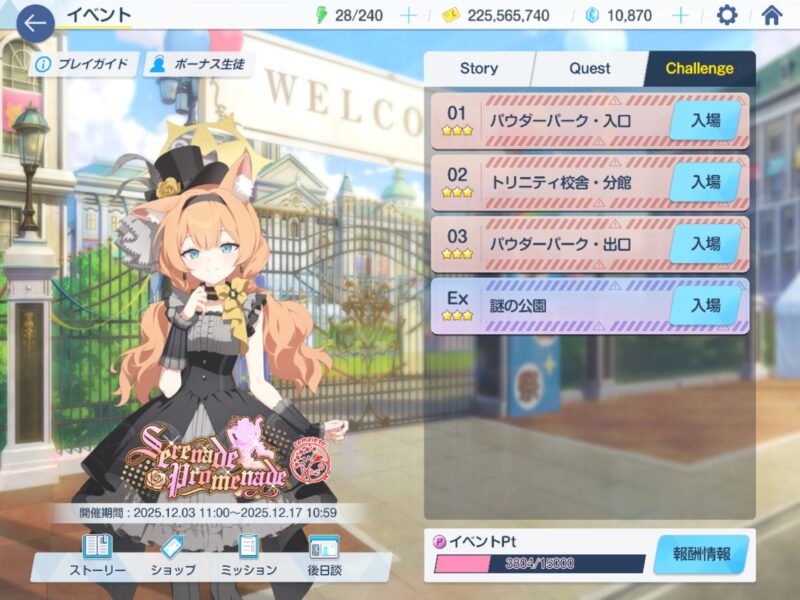
Task: Buy gems with the plus next to 10,870
Action: coord(681,16)
